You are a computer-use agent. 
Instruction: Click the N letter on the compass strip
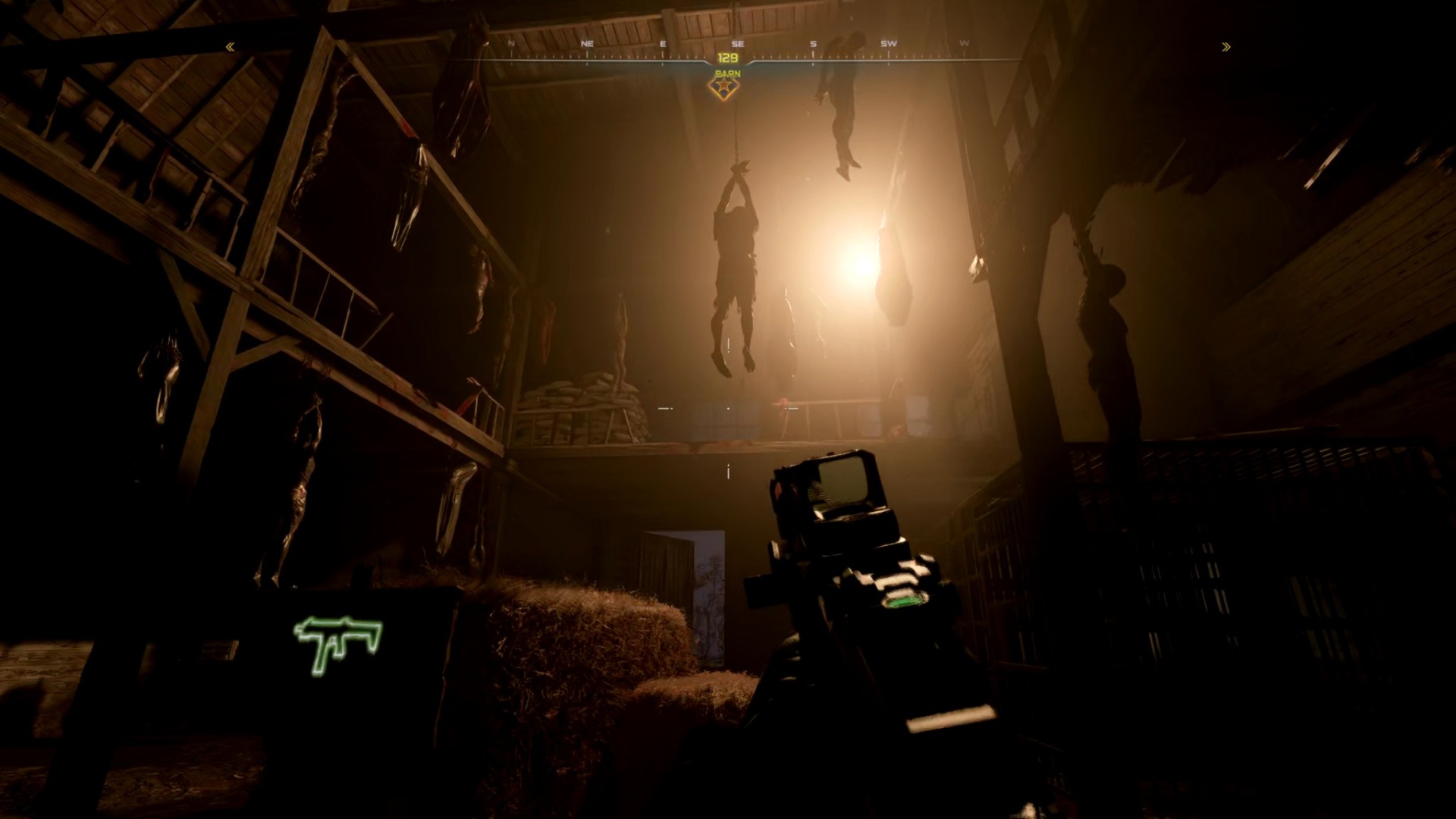point(510,43)
